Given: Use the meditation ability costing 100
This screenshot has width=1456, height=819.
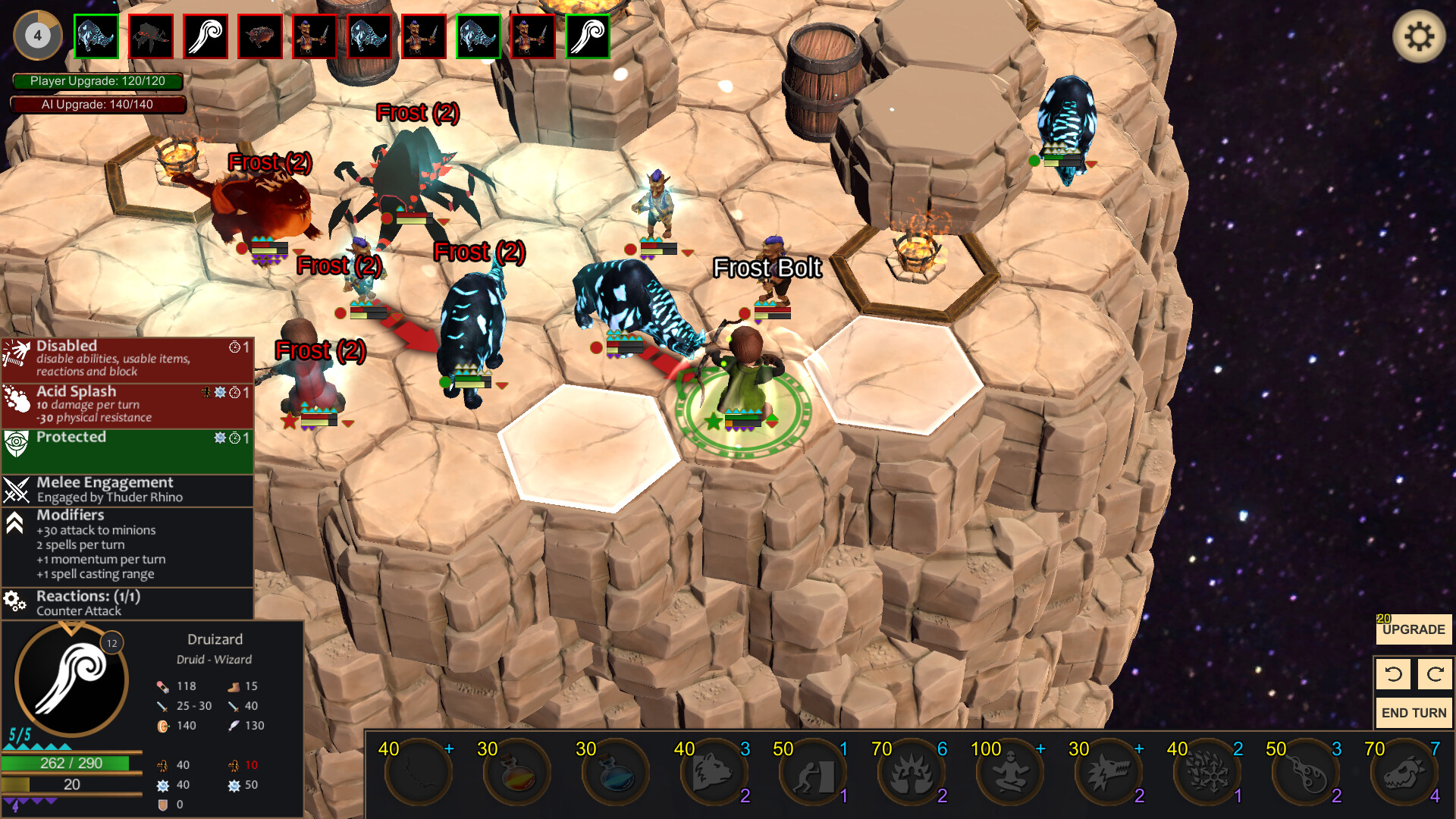Looking at the screenshot, I should (x=1010, y=771).
